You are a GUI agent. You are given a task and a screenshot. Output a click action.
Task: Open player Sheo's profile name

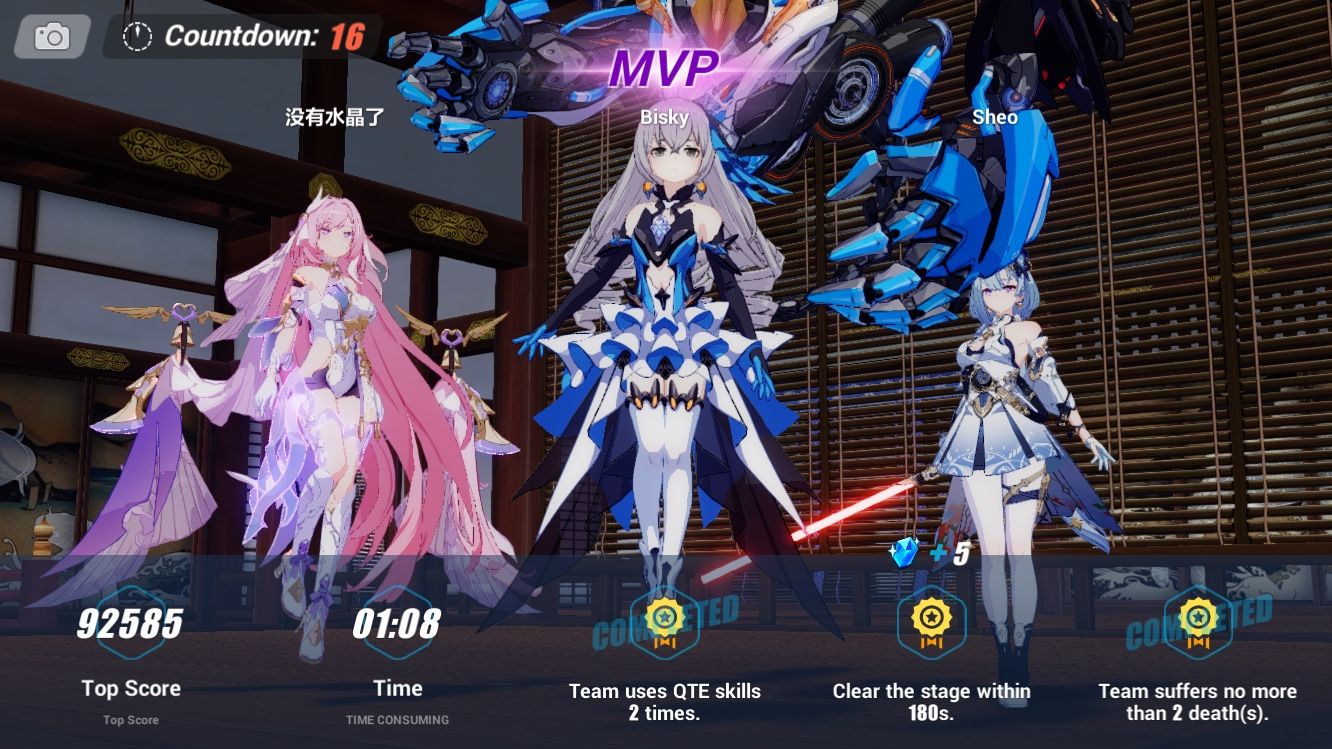(994, 117)
